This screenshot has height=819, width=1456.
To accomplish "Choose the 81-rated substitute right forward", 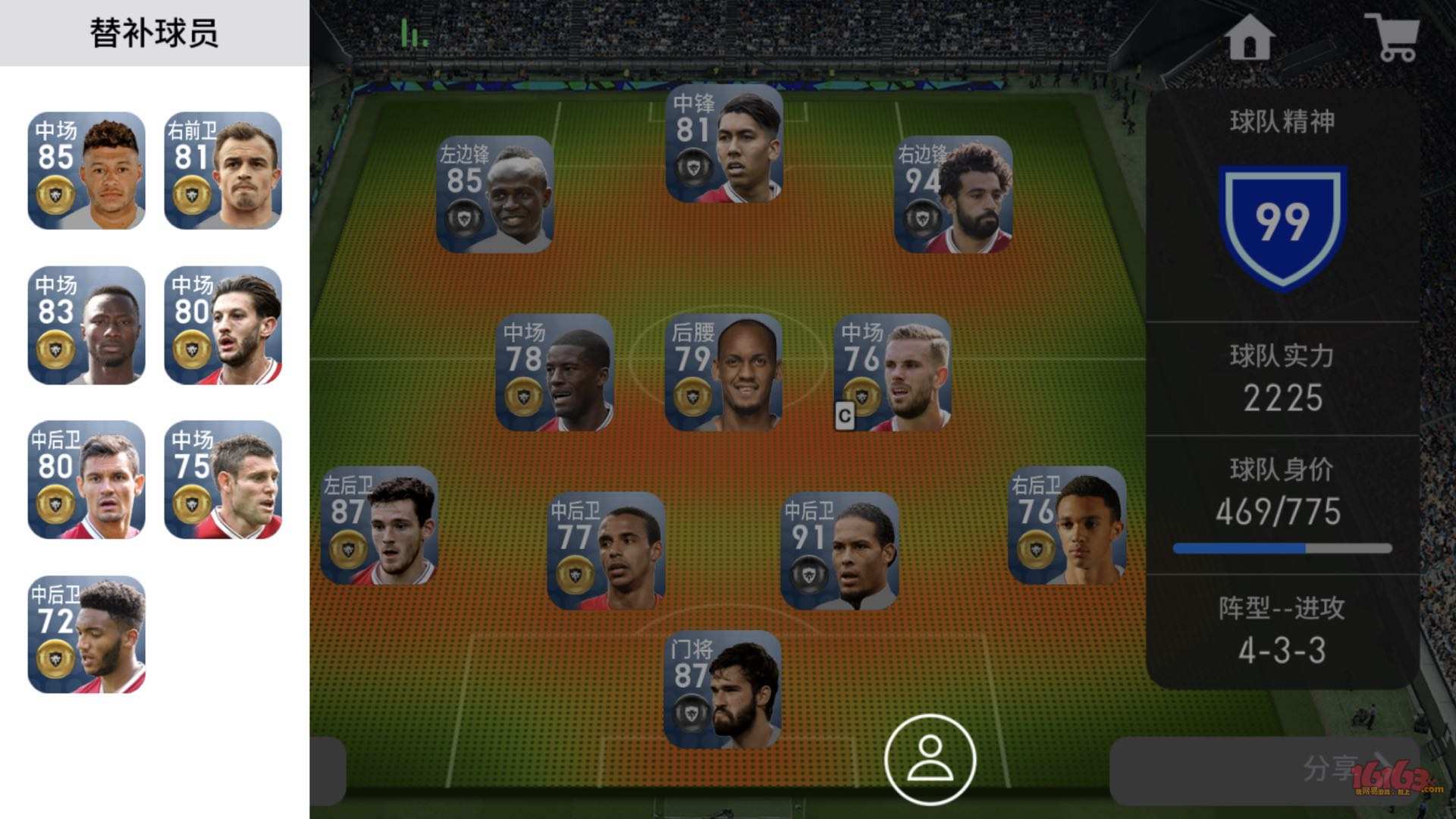I will (223, 171).
